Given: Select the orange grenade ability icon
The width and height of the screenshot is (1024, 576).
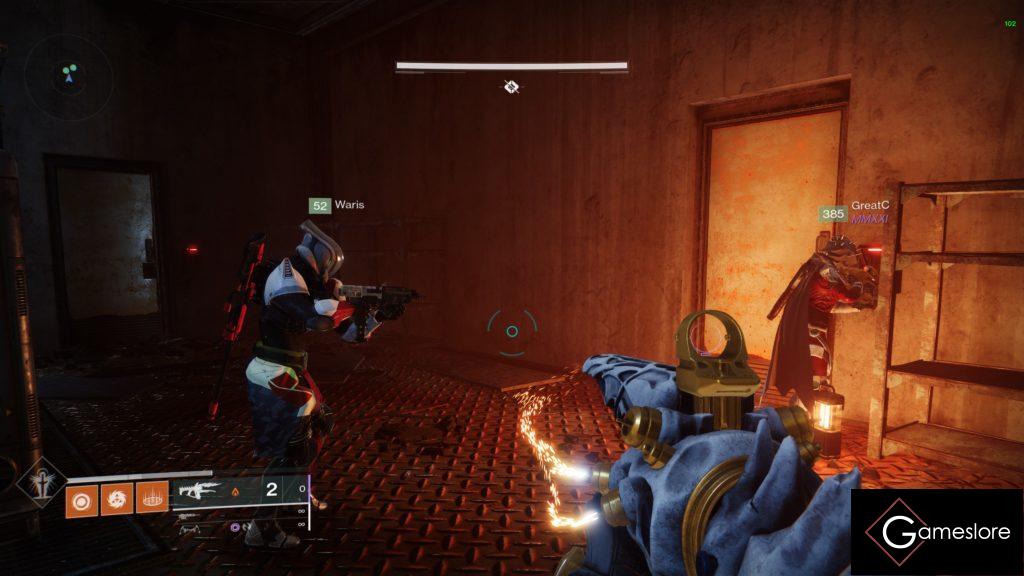Looking at the screenshot, I should [x=81, y=497].
